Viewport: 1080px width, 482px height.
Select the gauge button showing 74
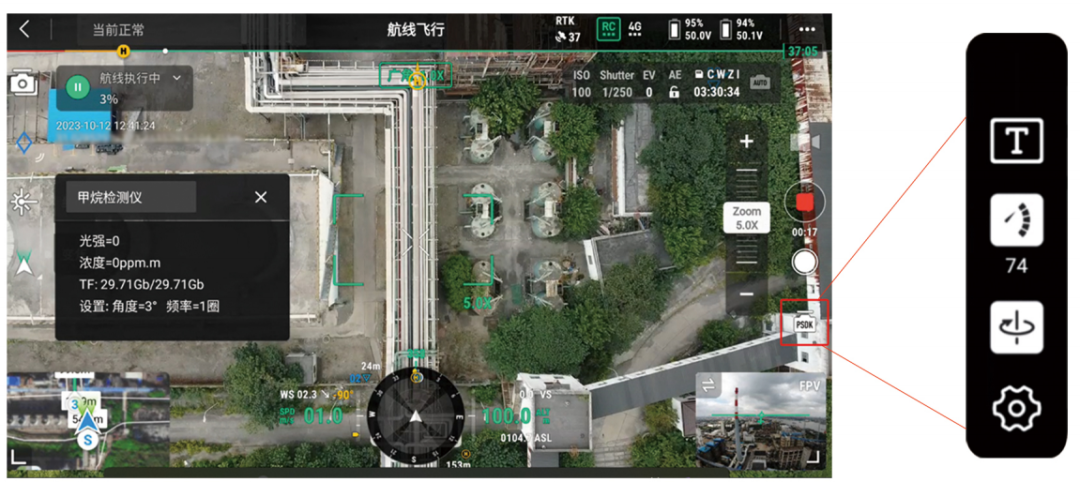(1016, 221)
